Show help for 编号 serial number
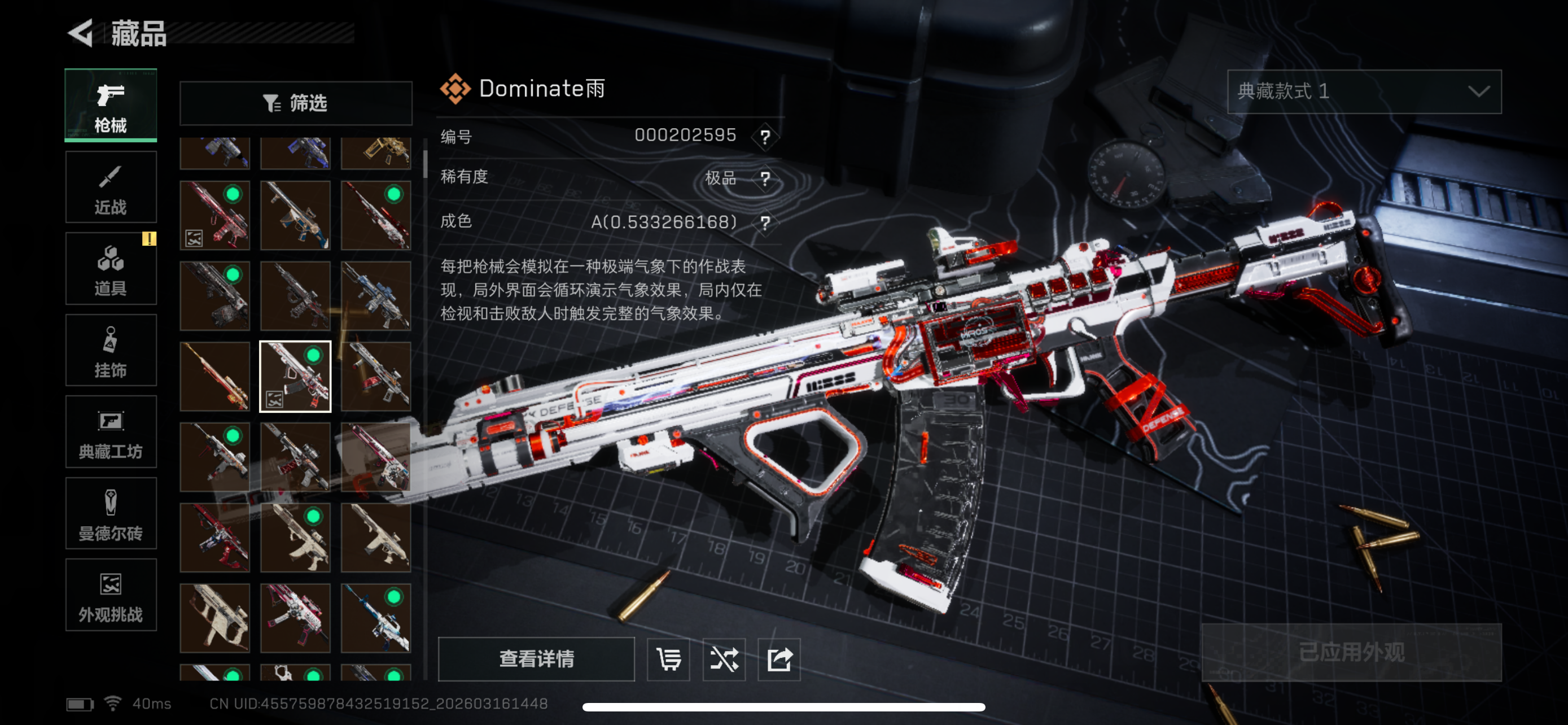This screenshot has width=1568, height=725. 765,136
